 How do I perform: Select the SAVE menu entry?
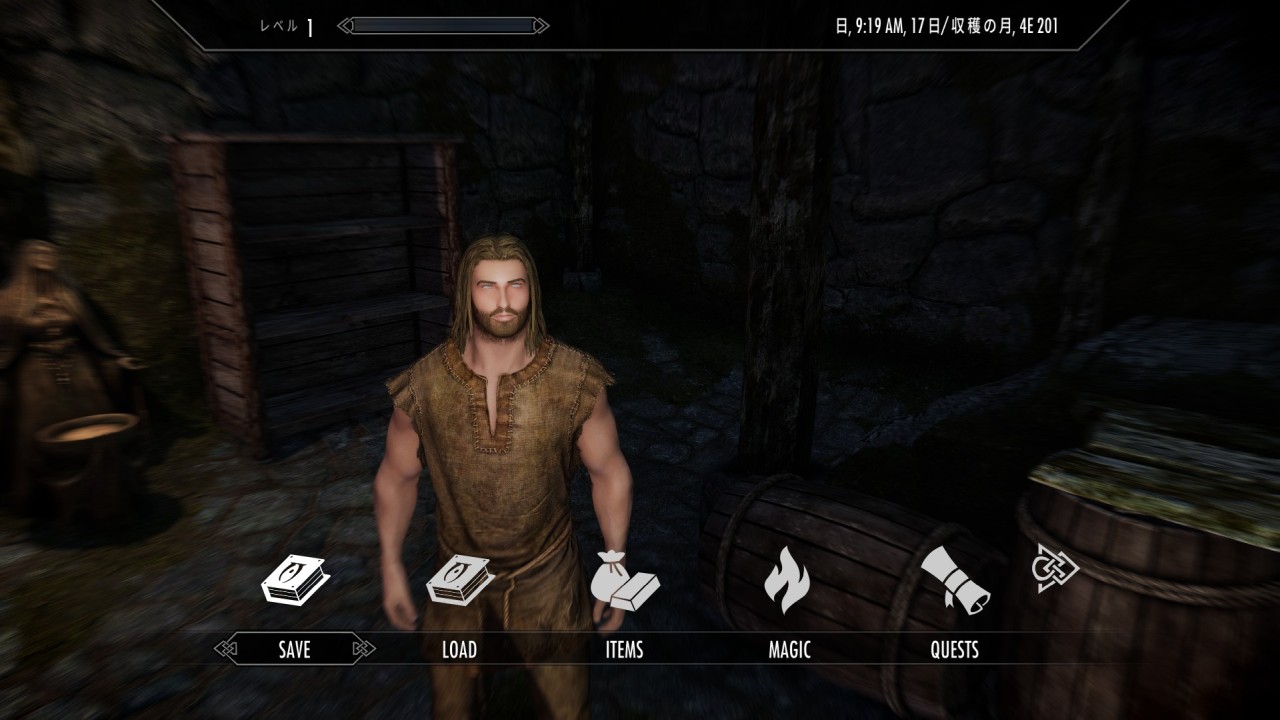294,650
